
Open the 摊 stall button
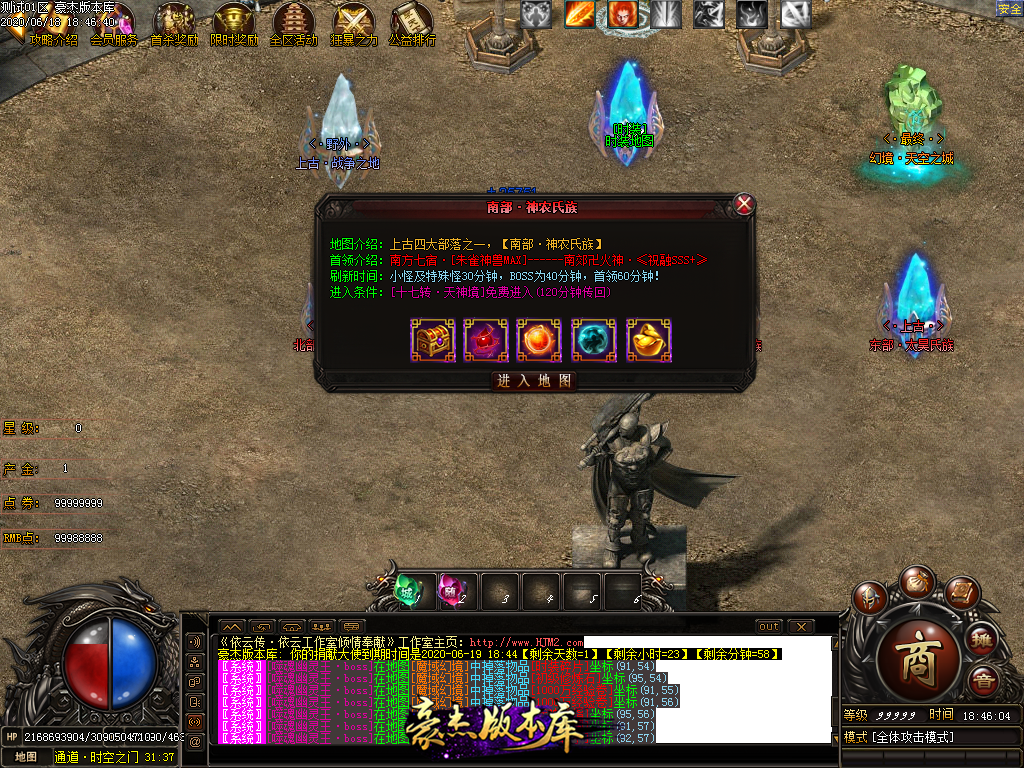(983, 638)
